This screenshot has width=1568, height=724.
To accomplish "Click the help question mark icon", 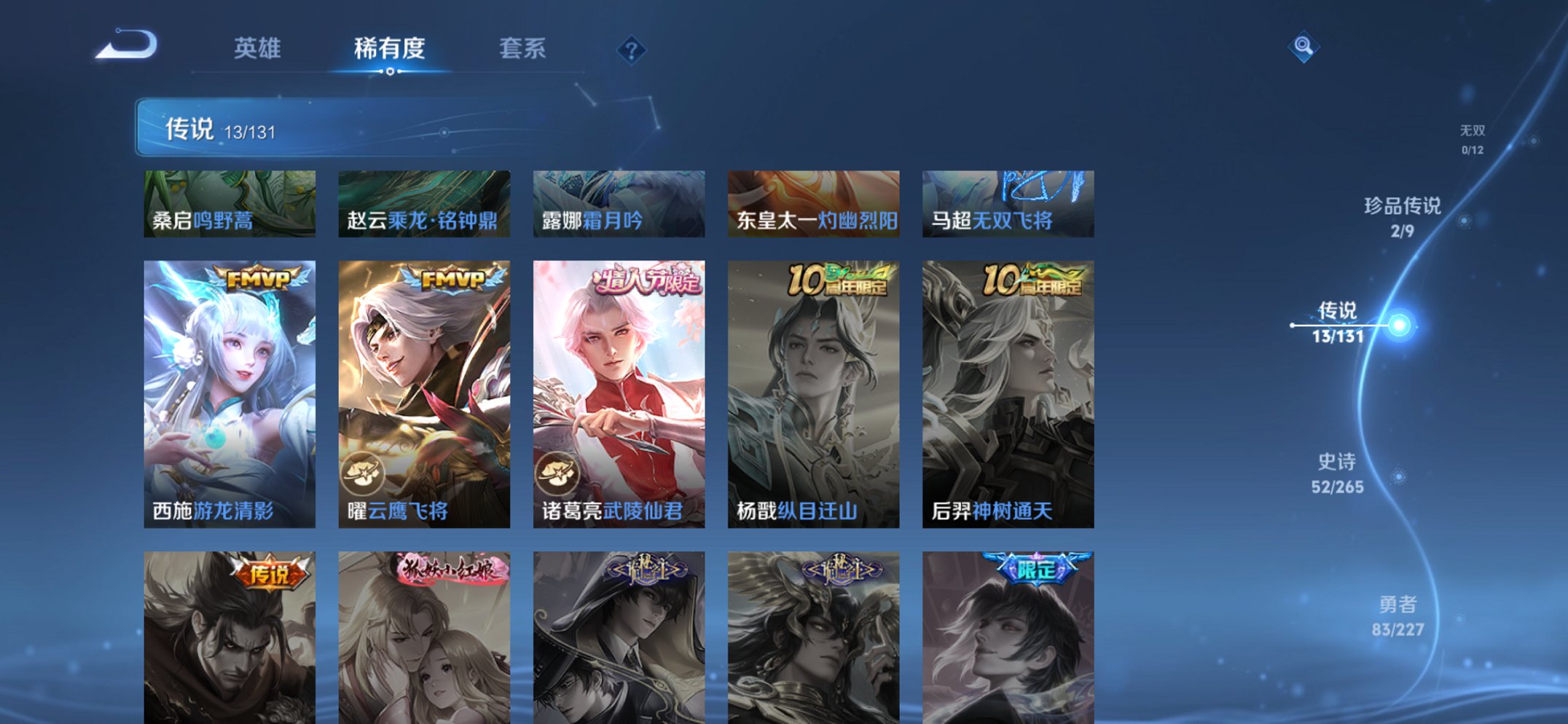I will 631,51.
